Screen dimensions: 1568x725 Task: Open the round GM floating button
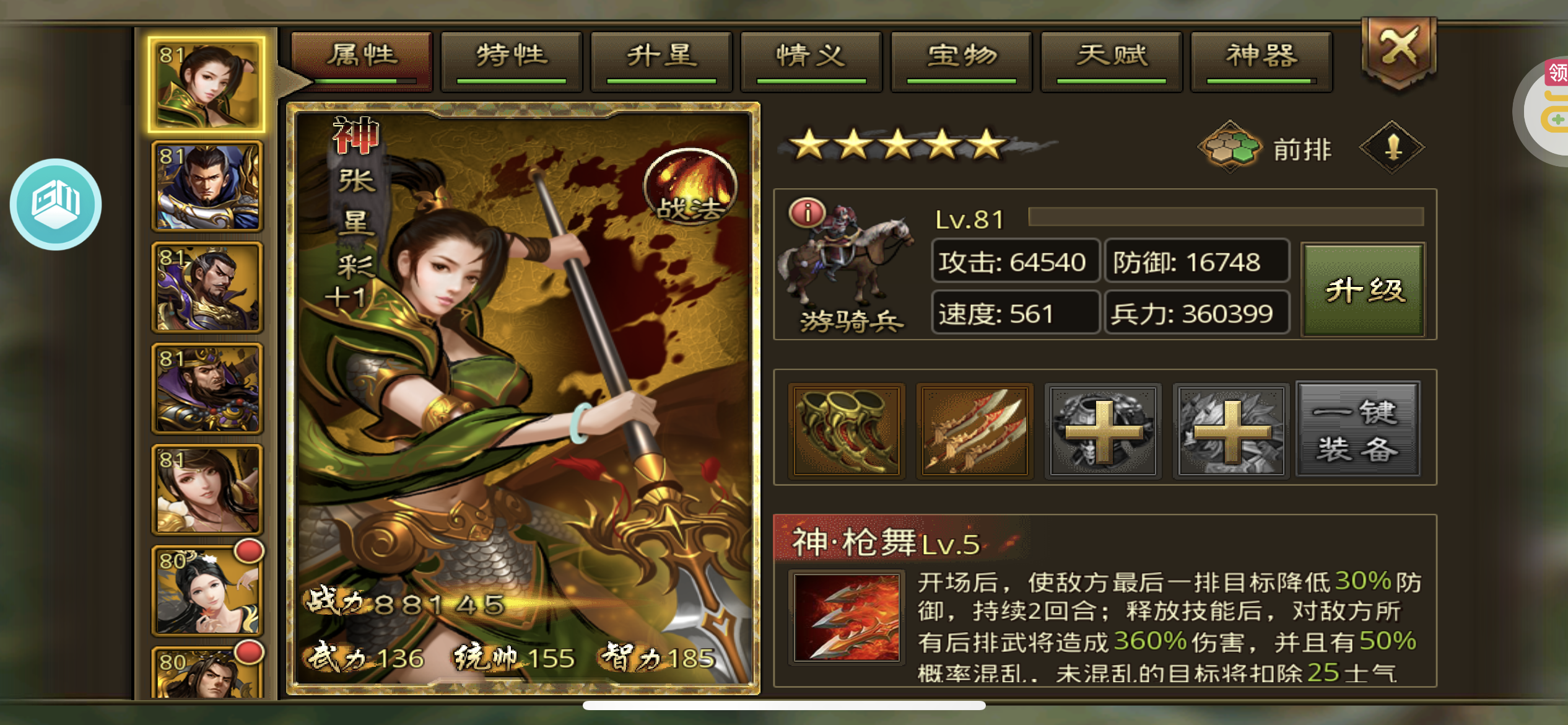point(56,204)
